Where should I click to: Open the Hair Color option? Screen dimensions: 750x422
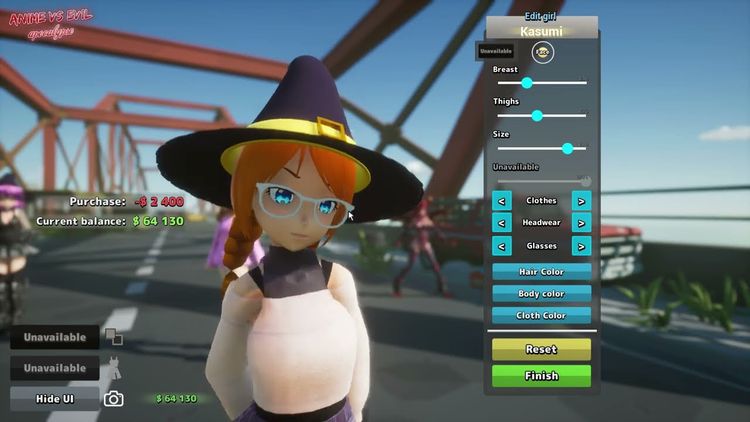point(541,272)
